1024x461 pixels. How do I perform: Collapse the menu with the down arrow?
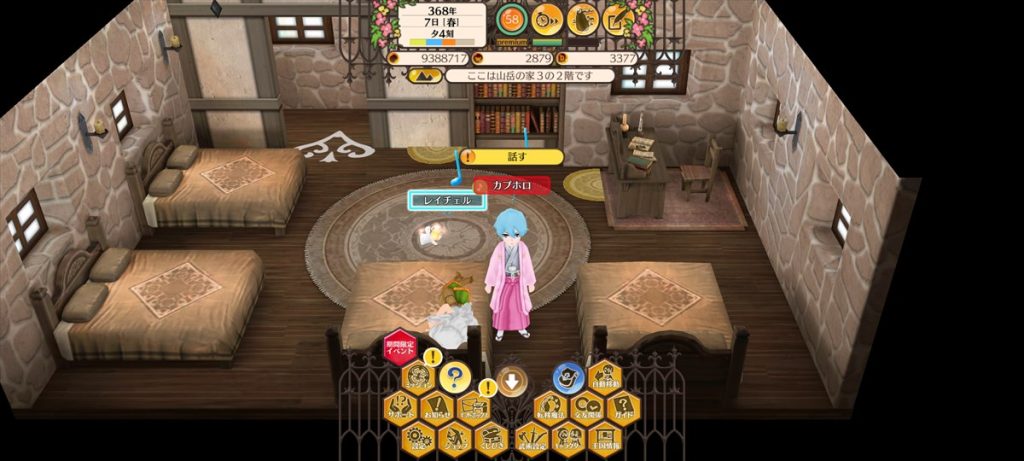click(x=512, y=380)
